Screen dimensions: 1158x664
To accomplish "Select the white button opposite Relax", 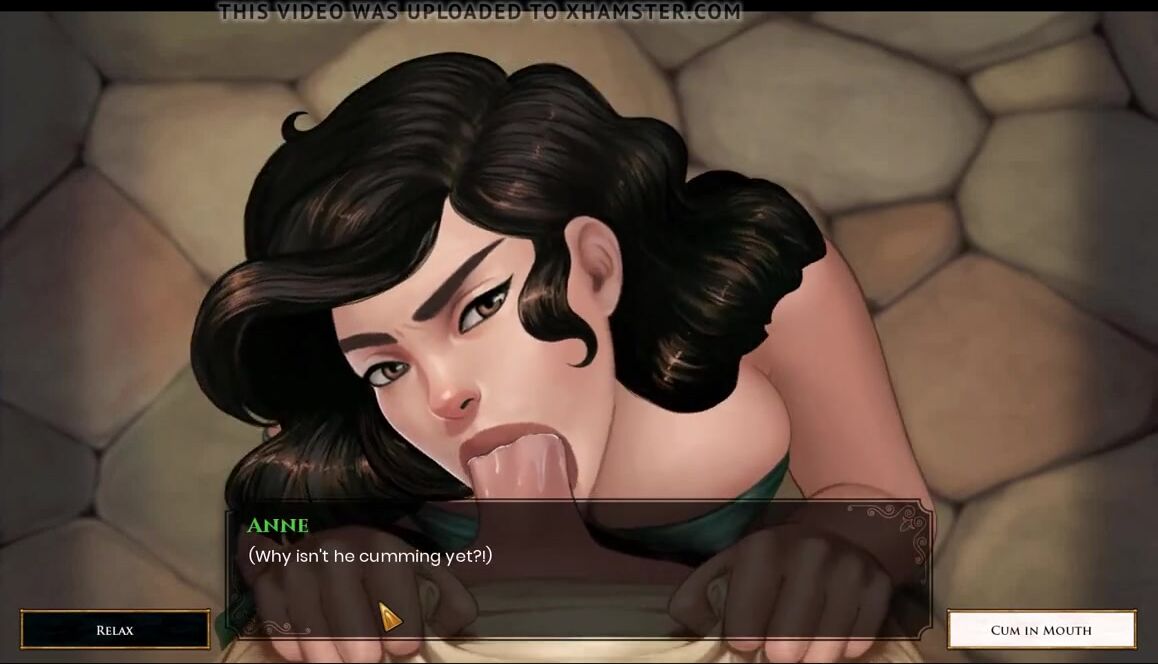I will click(1041, 630).
